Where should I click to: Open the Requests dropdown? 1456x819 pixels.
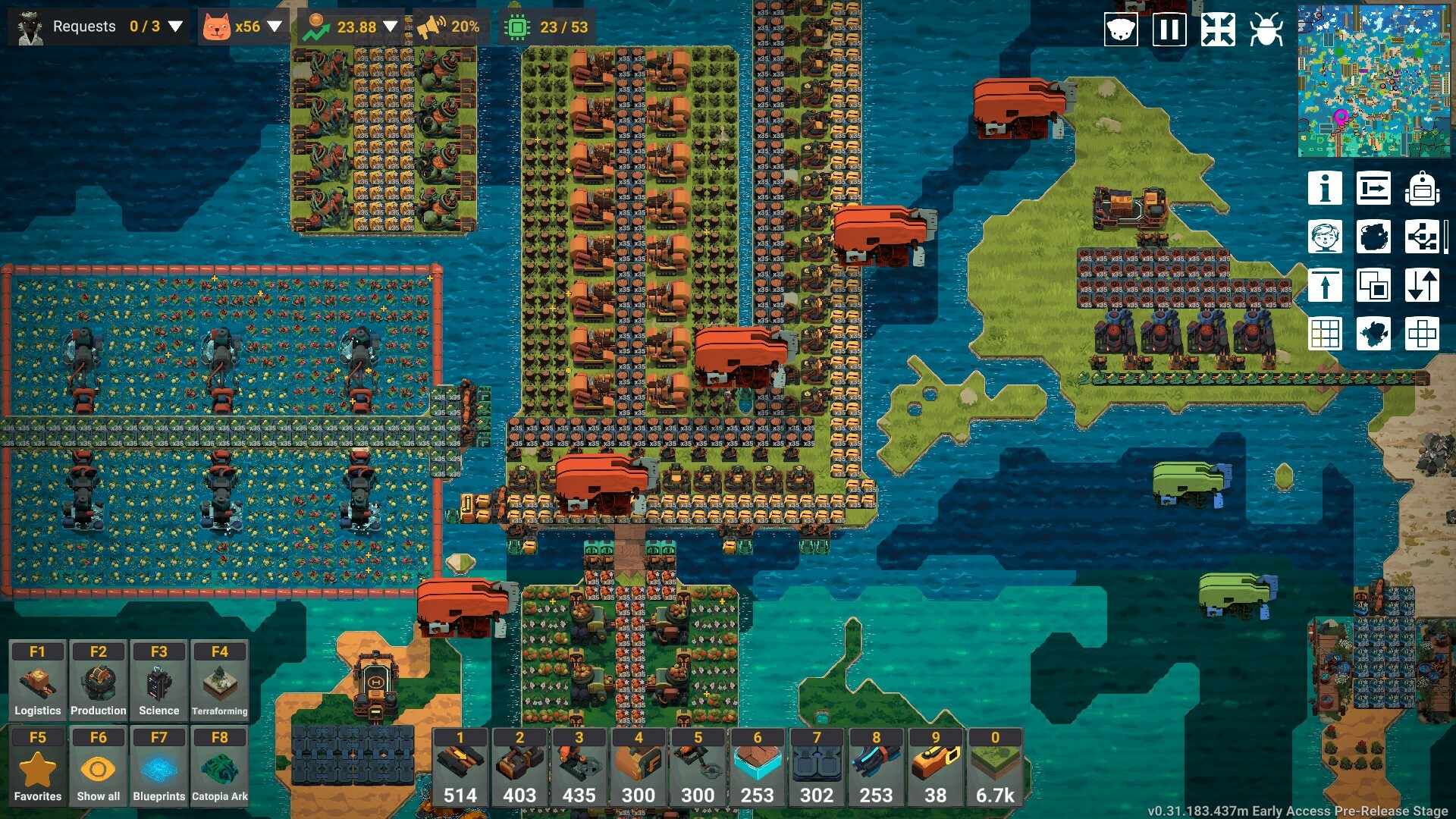click(x=175, y=27)
